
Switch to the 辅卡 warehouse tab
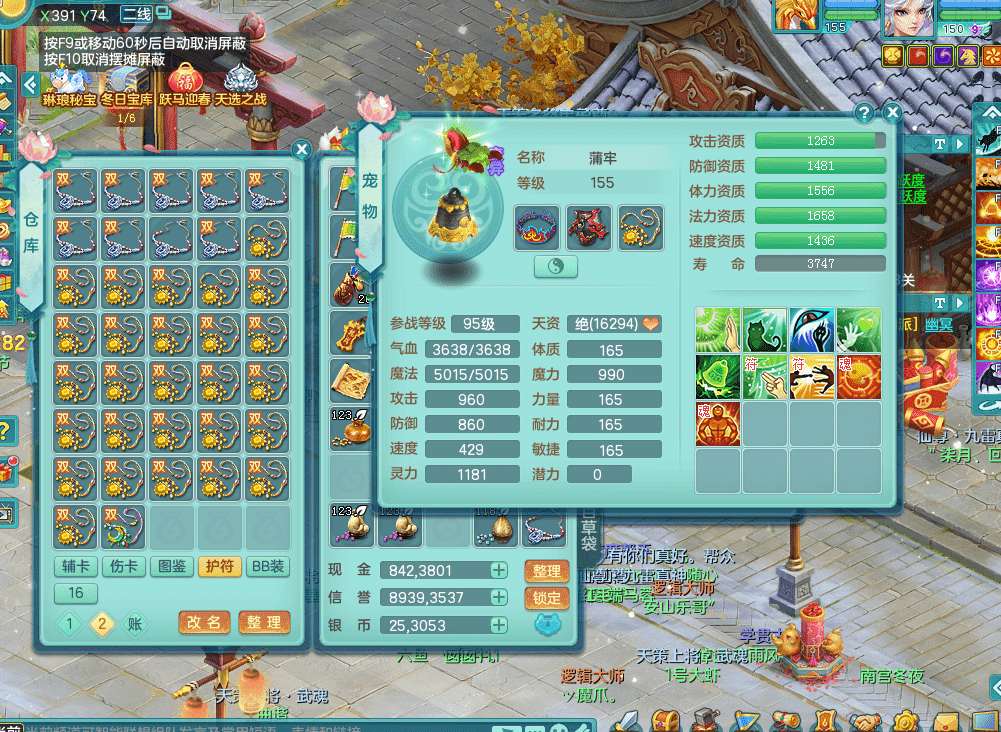tap(75, 567)
